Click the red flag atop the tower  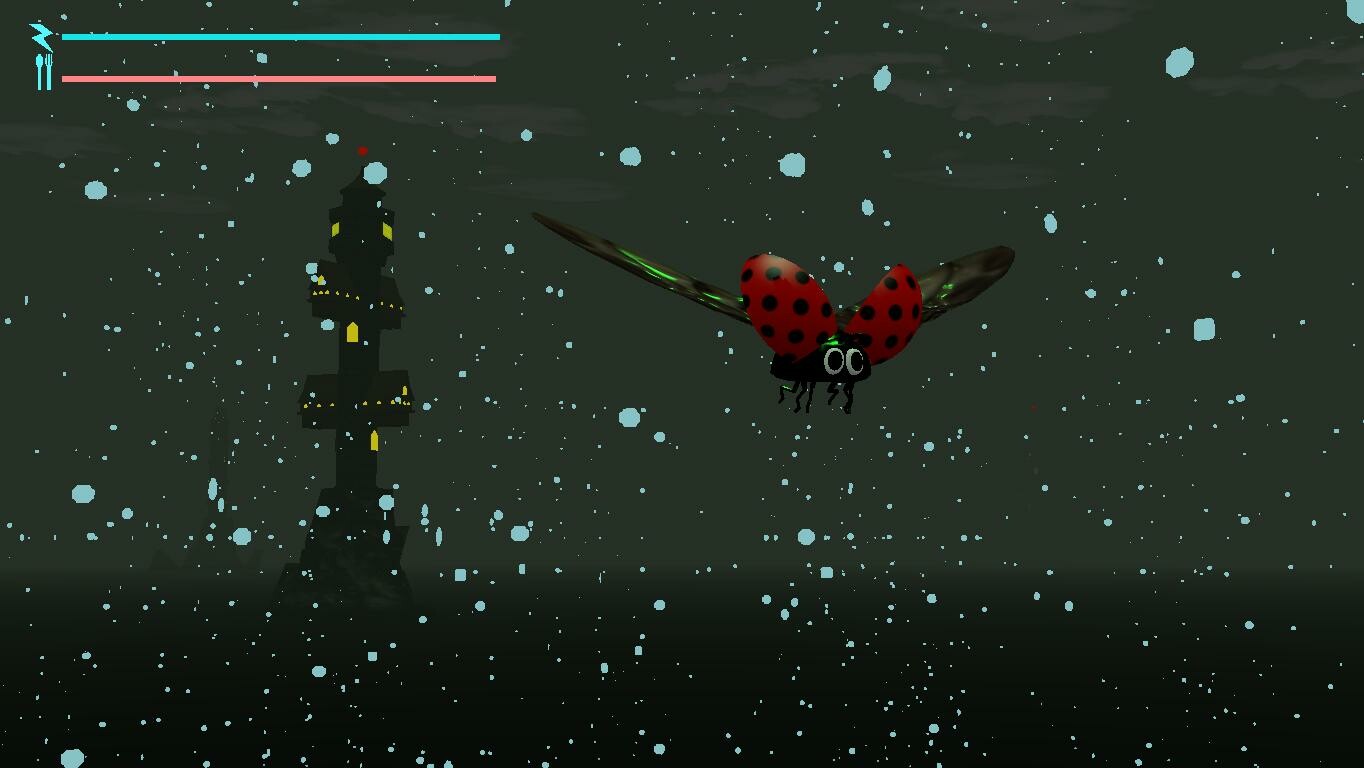pos(362,150)
